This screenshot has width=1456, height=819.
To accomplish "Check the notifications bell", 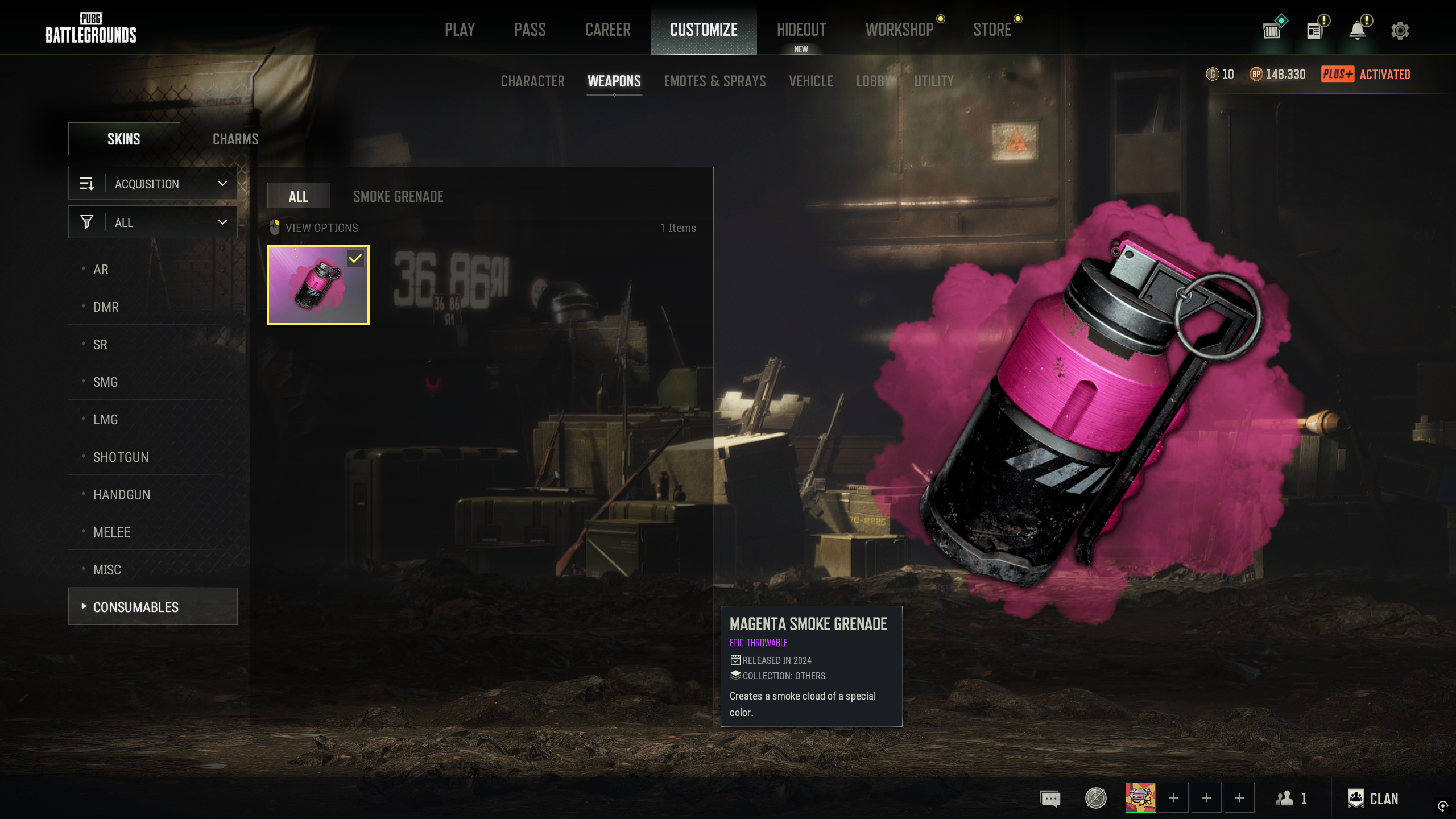I will coord(1358,31).
